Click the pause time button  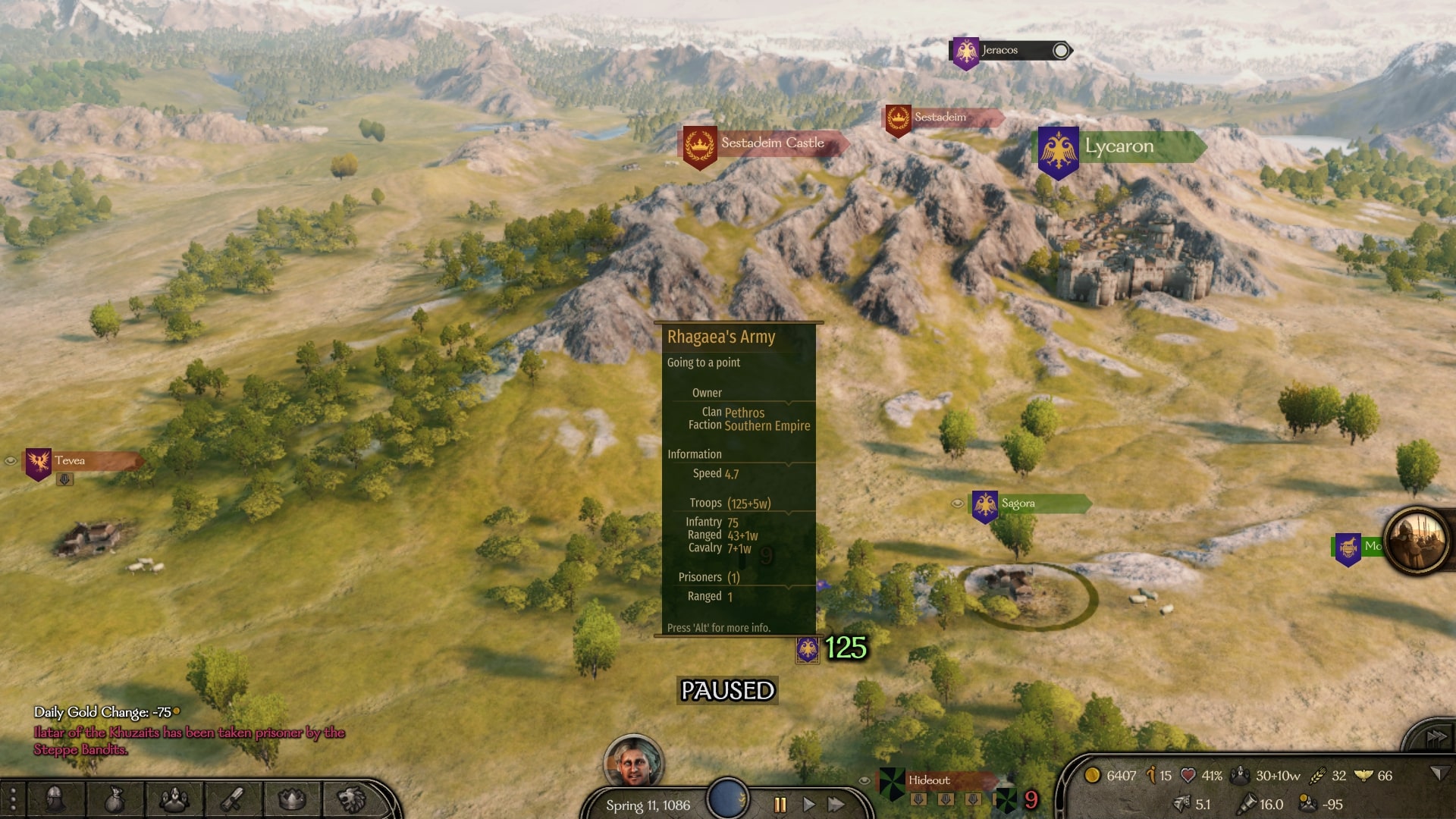(780, 805)
